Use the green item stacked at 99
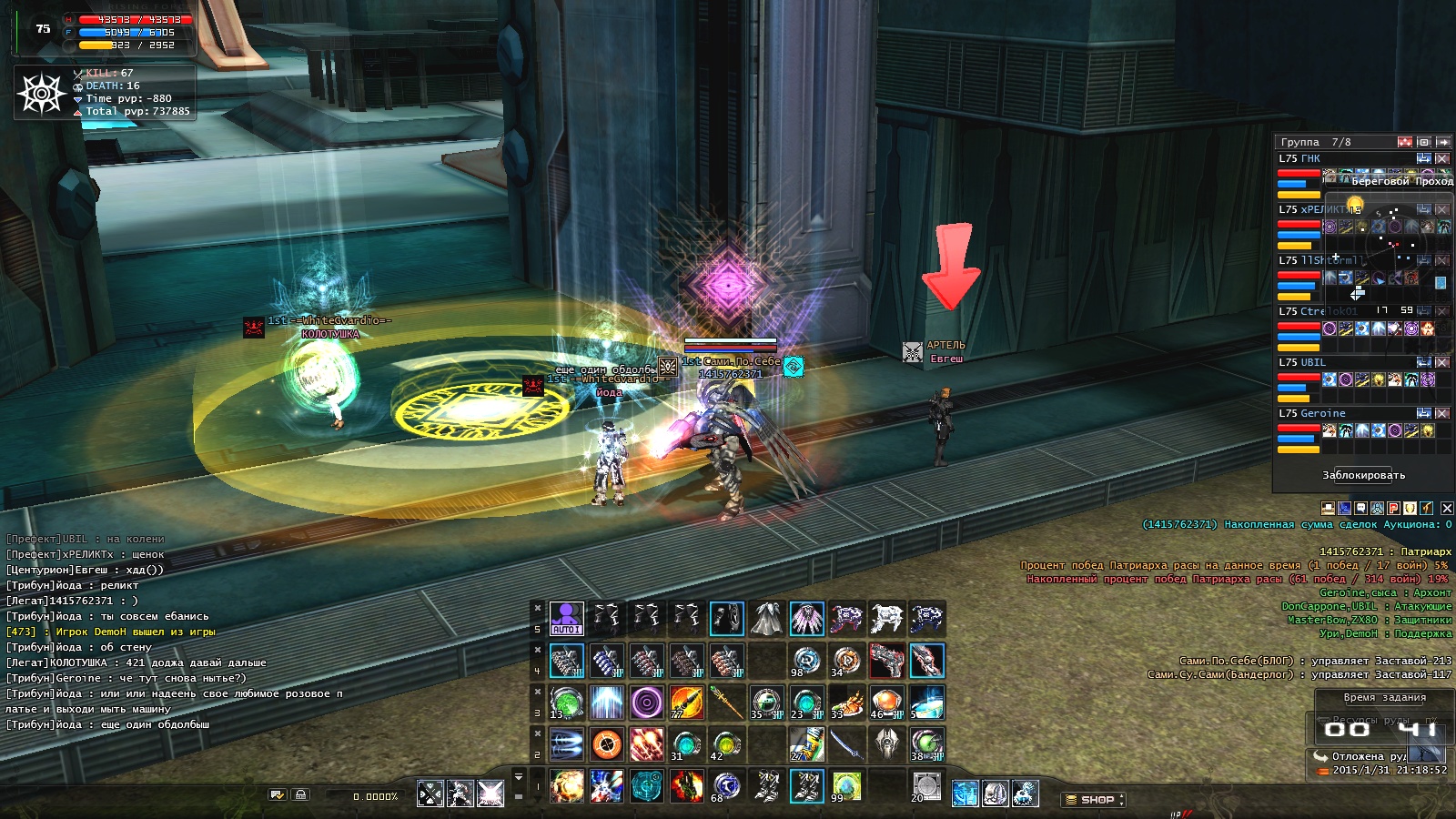Viewport: 1456px width, 819px height. click(846, 786)
